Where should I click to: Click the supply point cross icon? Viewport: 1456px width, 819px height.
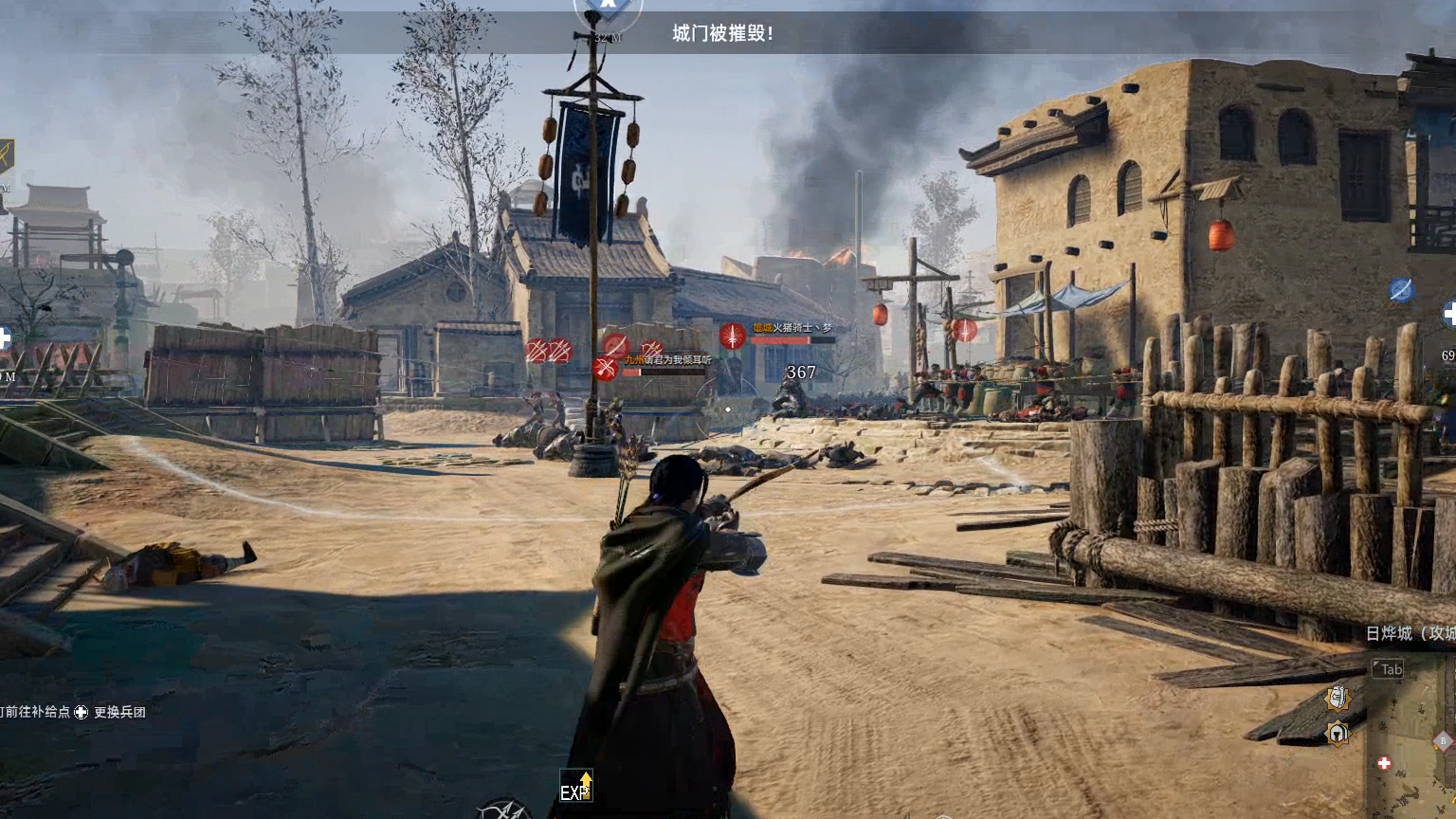82,712
